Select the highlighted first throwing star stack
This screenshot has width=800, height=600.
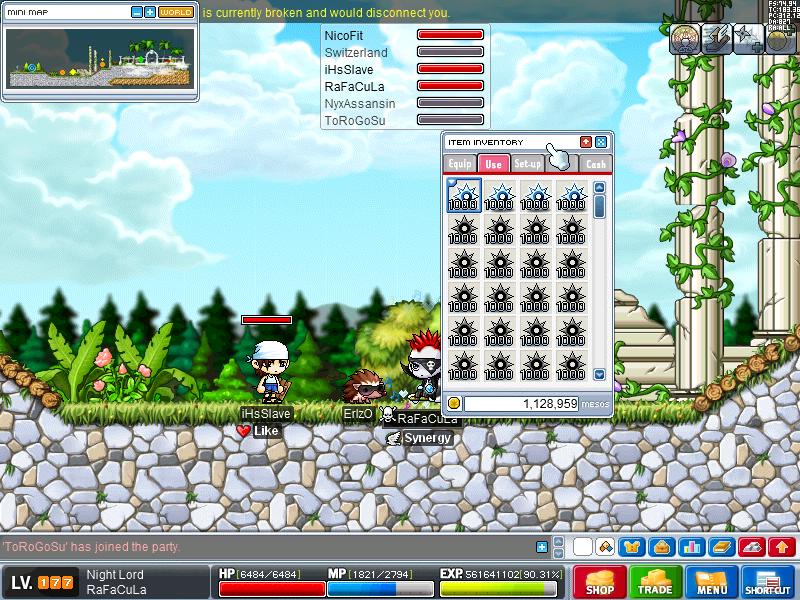464,195
